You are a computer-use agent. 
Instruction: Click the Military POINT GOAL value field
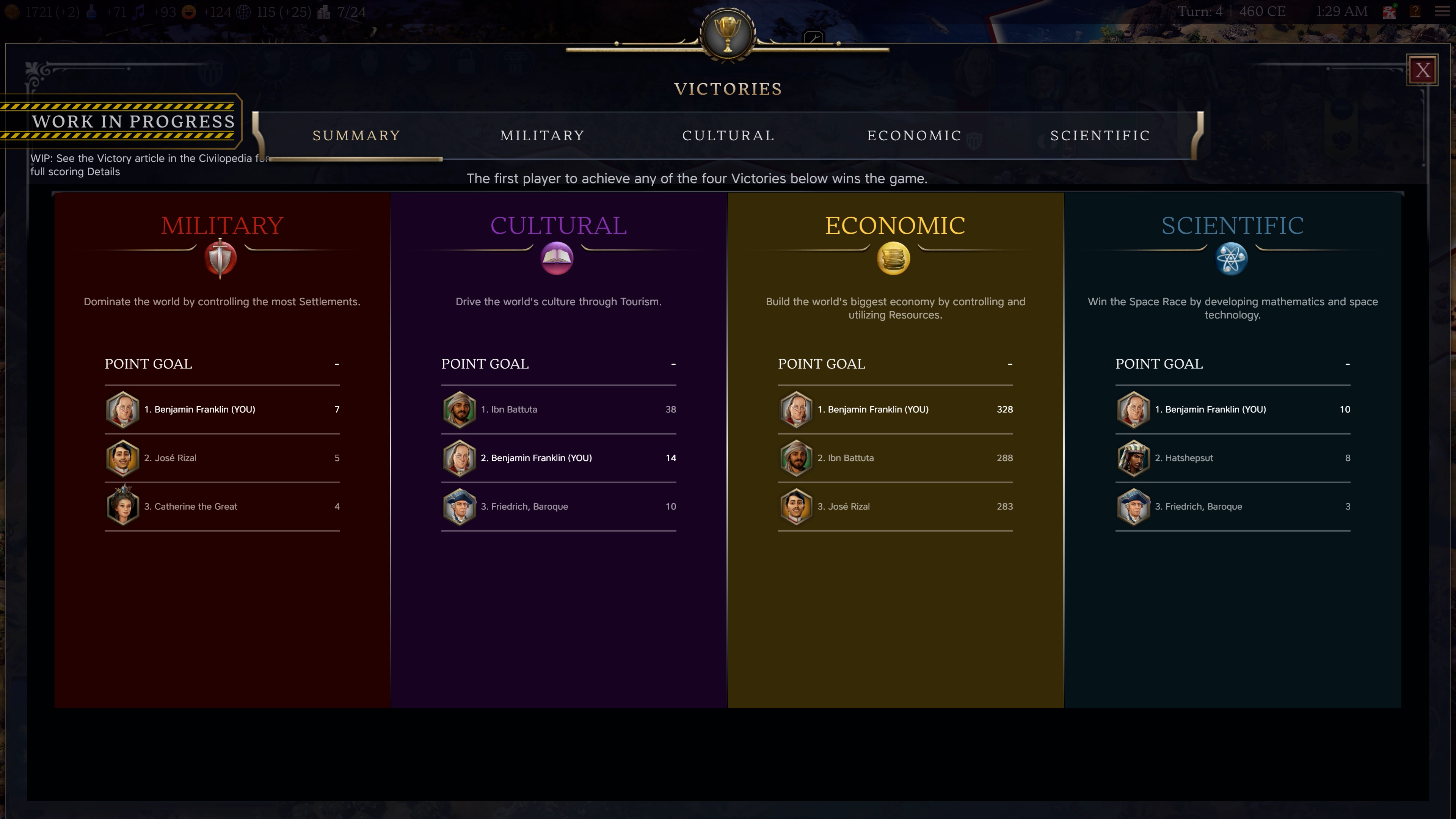click(336, 364)
